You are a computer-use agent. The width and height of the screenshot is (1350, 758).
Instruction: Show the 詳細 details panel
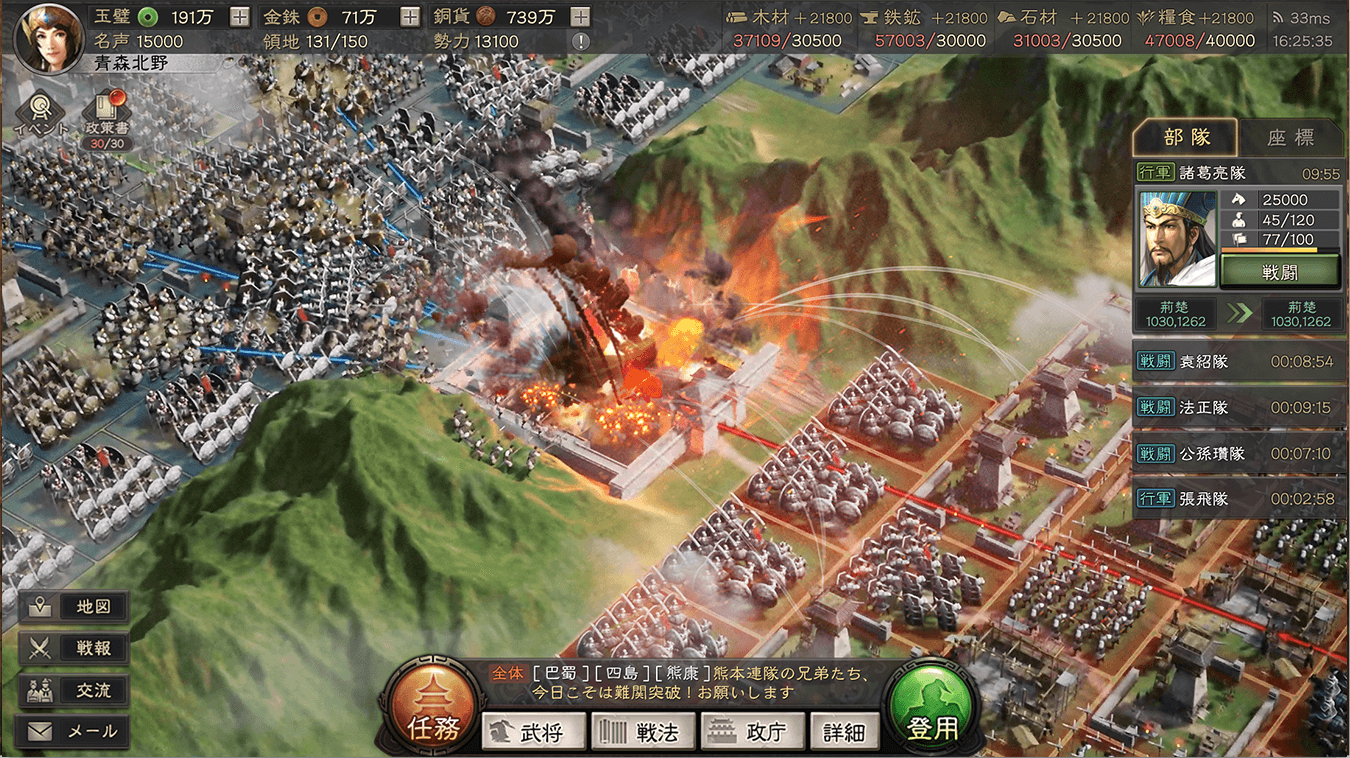click(x=844, y=732)
